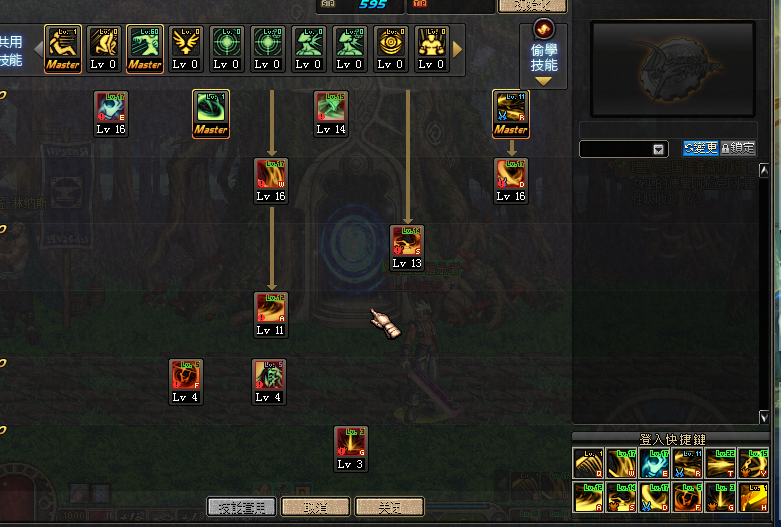Choose the golden eye common skill icon
Image resolution: width=781 pixels, height=527 pixels.
(391, 43)
